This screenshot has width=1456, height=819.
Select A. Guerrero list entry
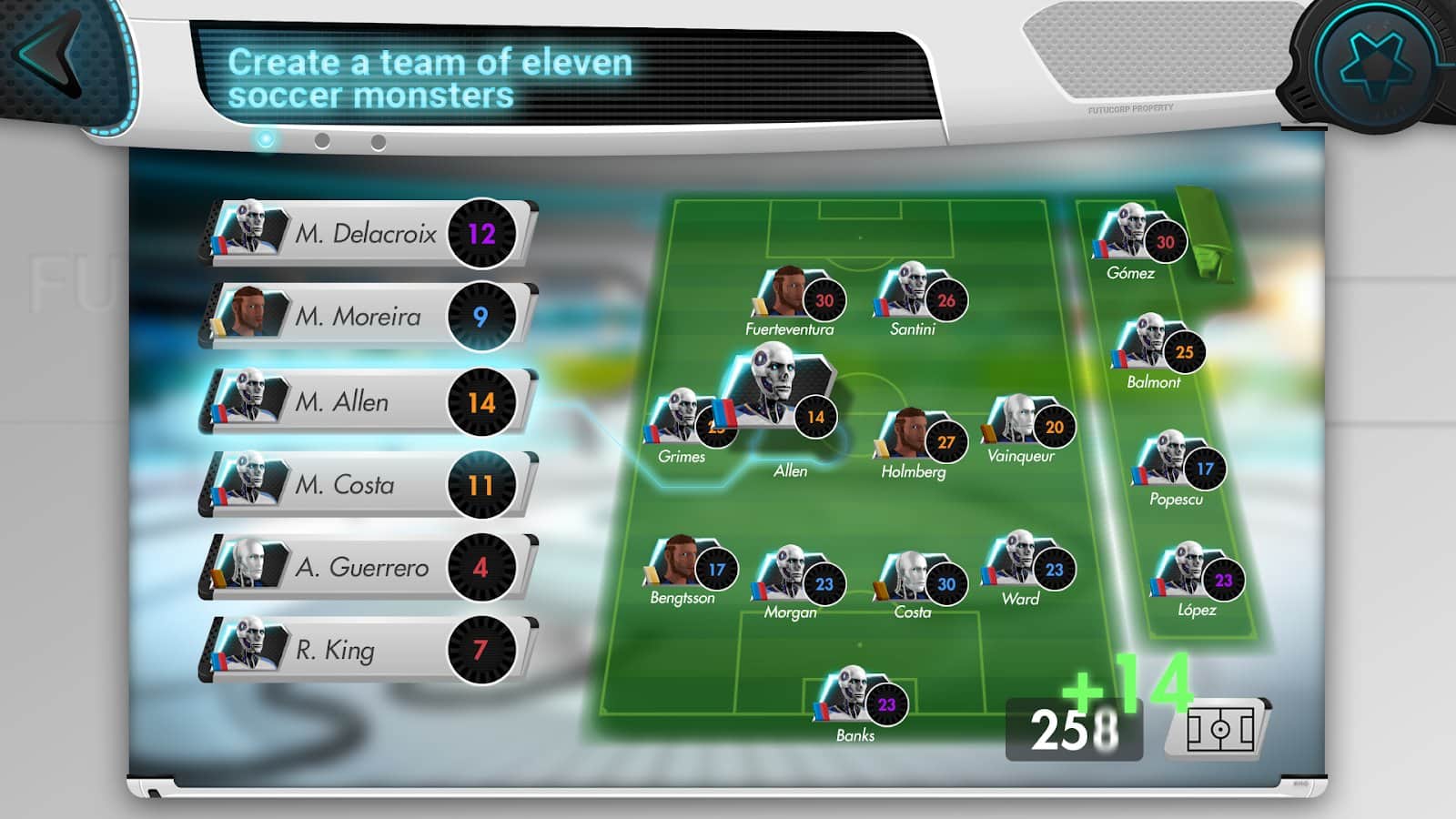[x=366, y=567]
